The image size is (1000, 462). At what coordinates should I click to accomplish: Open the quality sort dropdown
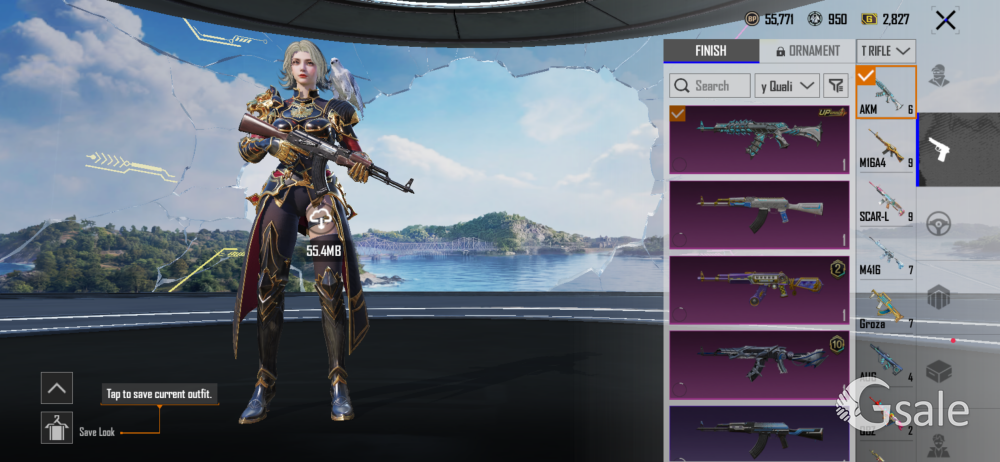click(787, 86)
